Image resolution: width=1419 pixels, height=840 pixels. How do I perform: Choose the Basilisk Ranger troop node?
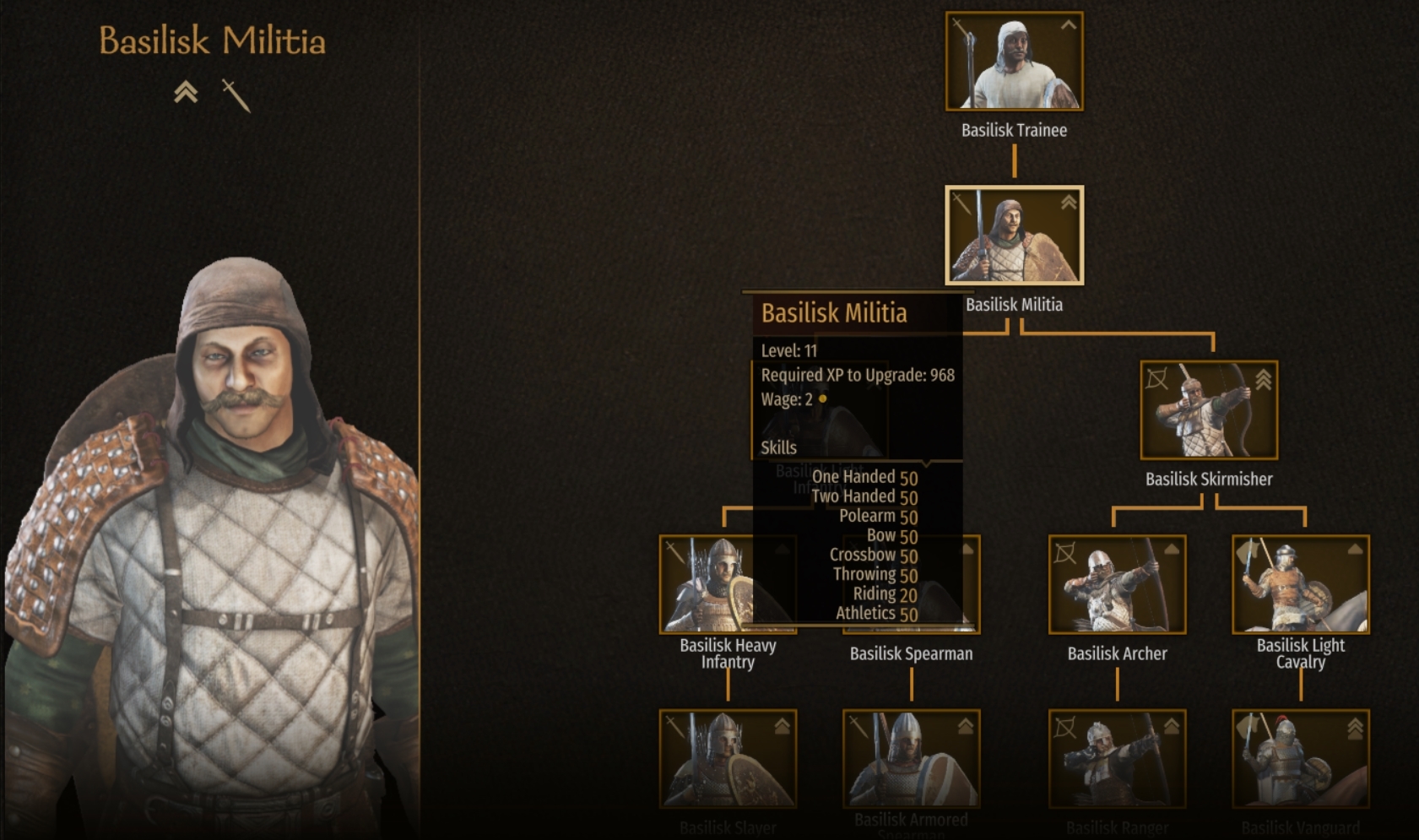click(x=1117, y=758)
